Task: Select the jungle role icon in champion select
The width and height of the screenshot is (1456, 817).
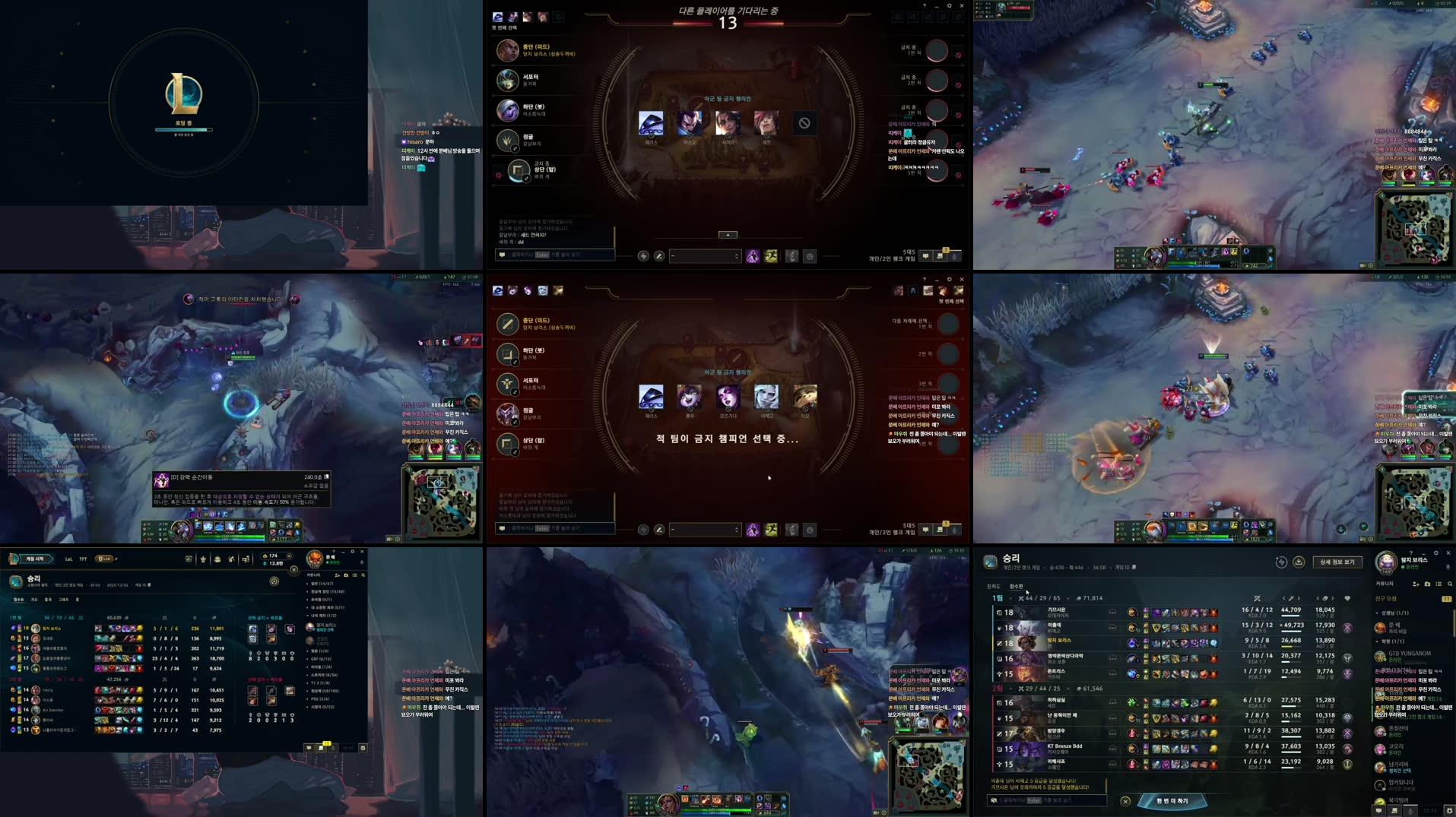Action: coord(507,140)
